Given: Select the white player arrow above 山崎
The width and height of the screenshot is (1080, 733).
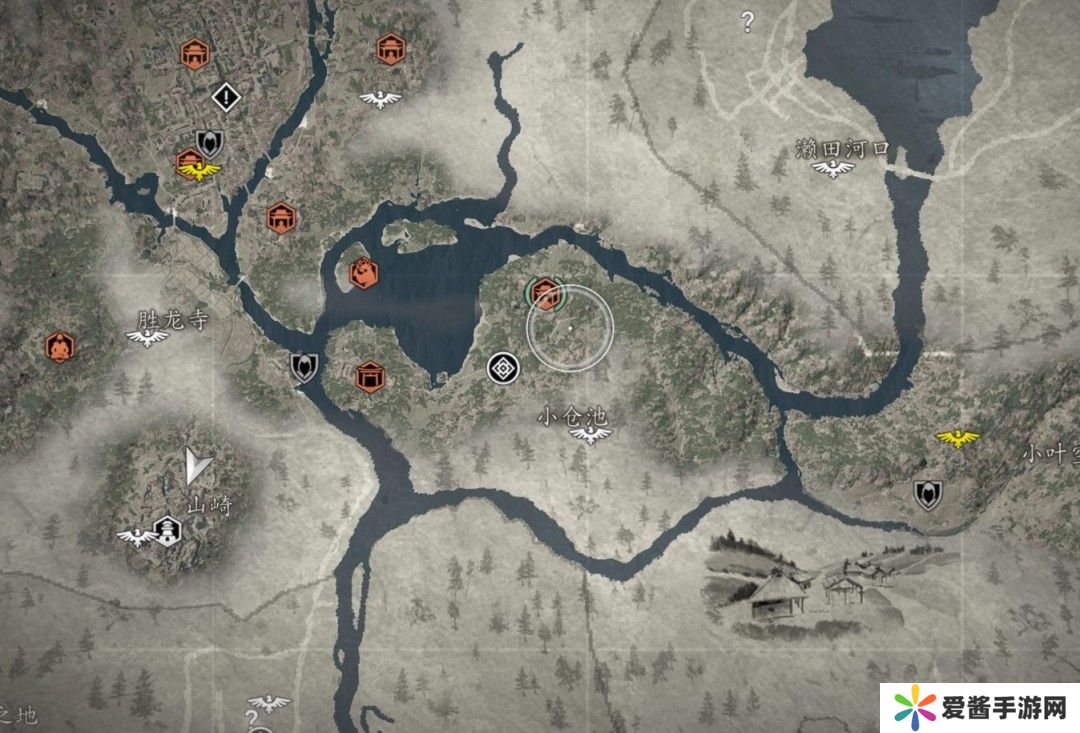Looking at the screenshot, I should point(197,465).
